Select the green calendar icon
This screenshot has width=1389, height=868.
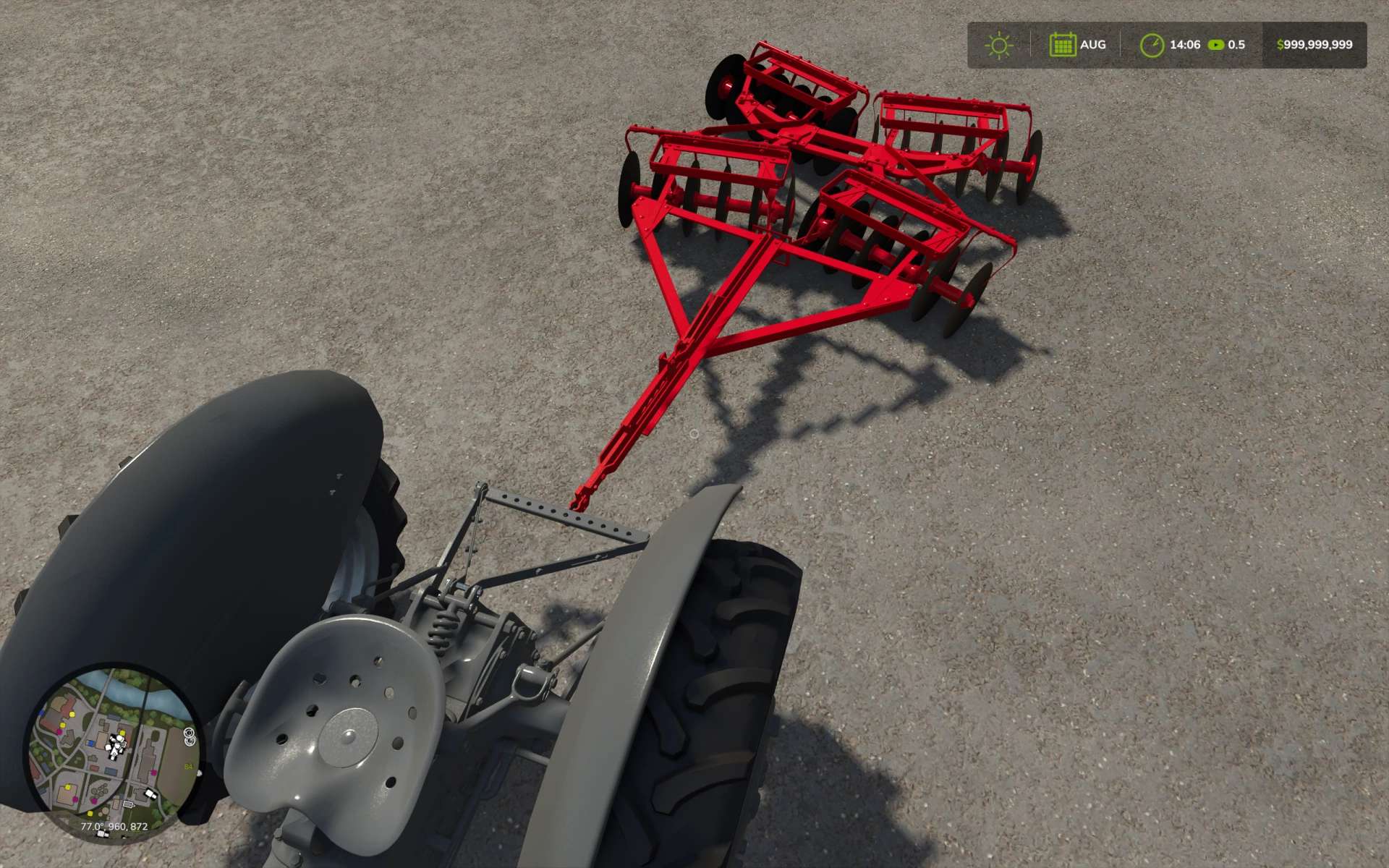1062,45
